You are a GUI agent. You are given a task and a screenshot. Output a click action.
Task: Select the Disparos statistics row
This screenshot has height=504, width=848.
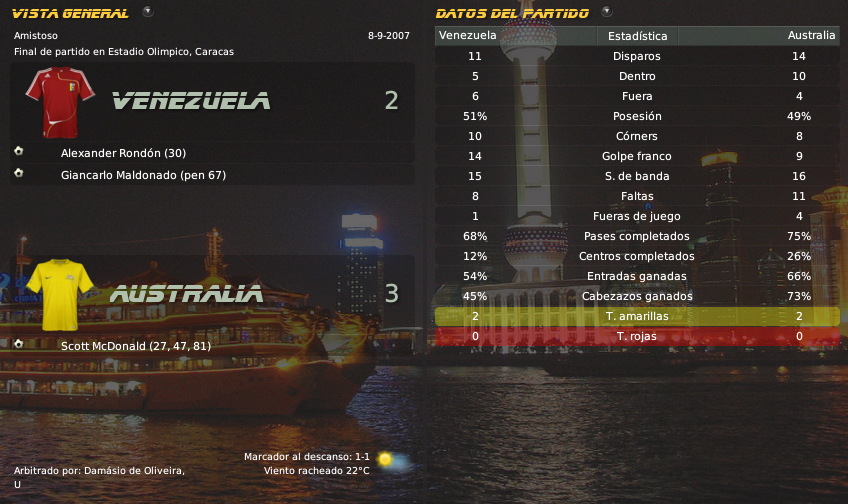[x=637, y=56]
